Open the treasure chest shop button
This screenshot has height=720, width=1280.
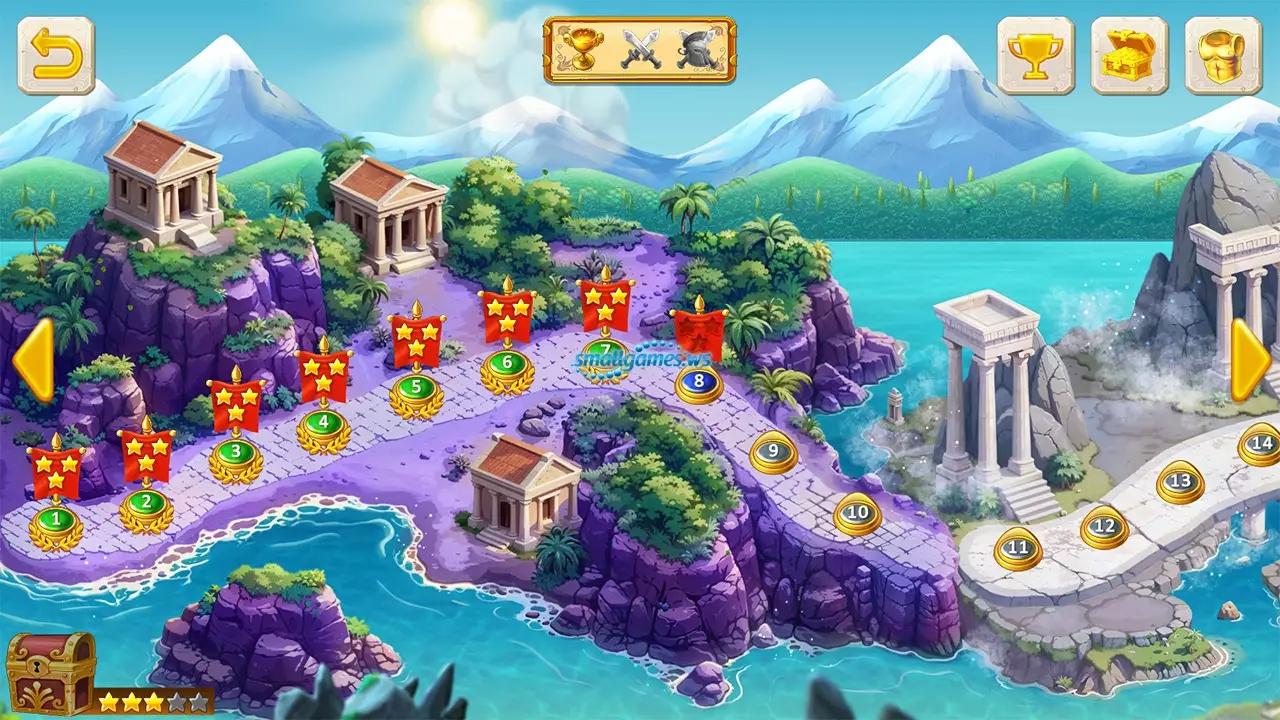pos(1129,56)
